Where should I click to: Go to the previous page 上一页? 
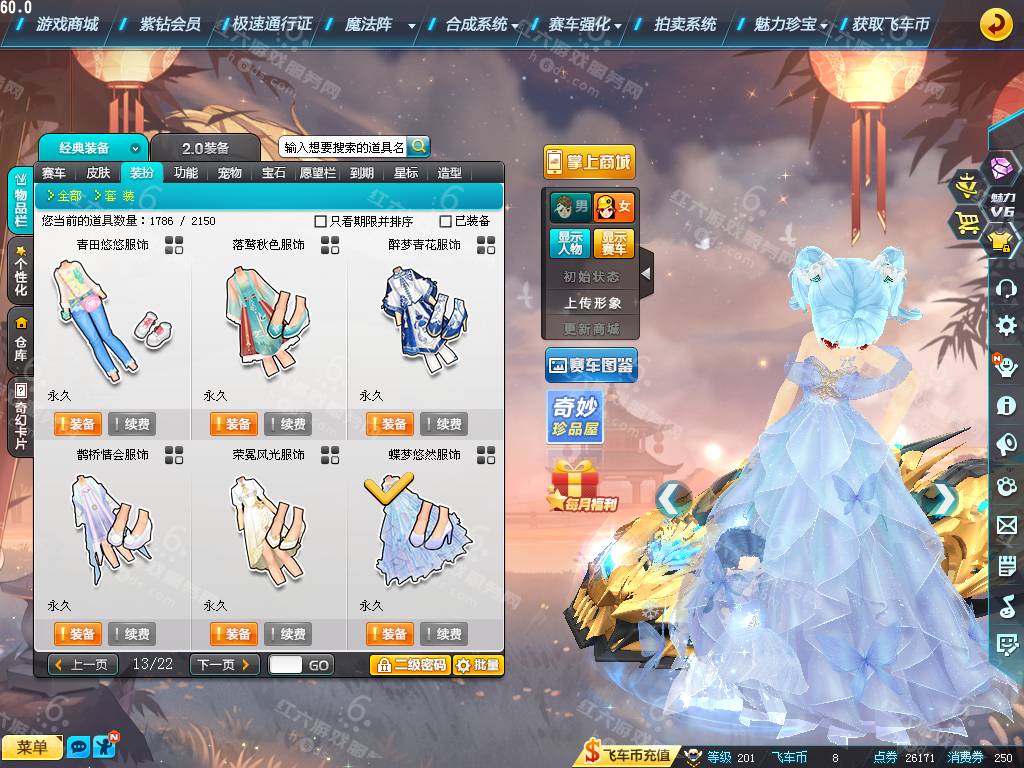(81, 665)
